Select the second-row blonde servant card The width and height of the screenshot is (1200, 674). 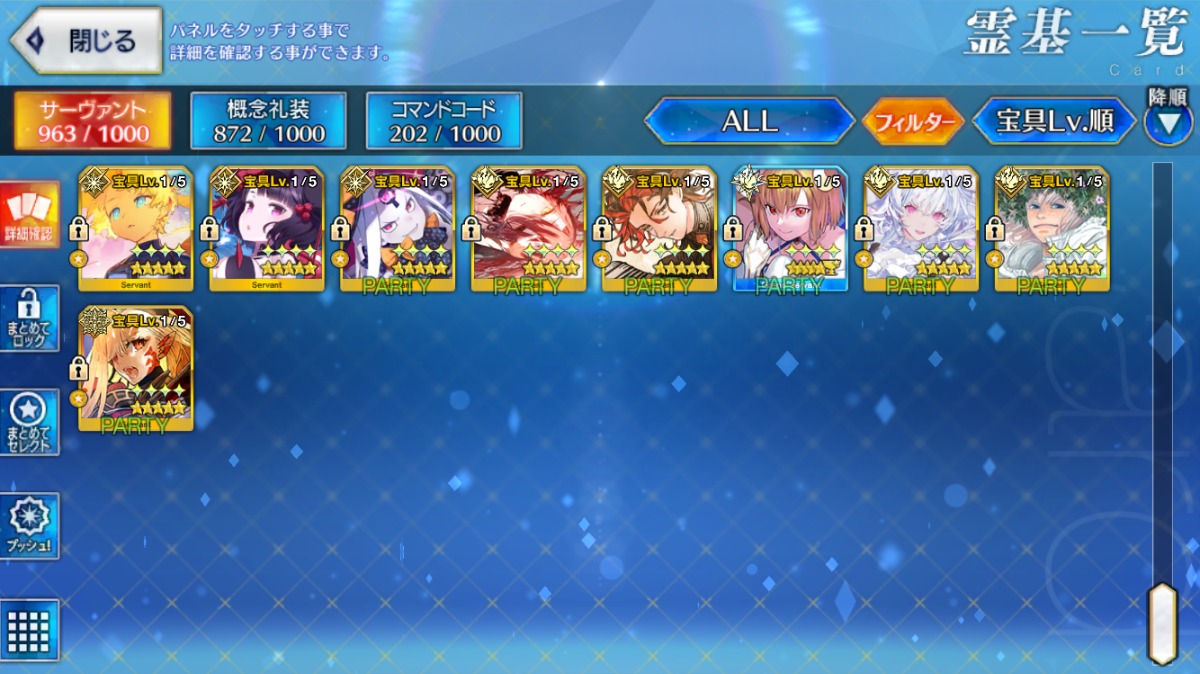136,369
